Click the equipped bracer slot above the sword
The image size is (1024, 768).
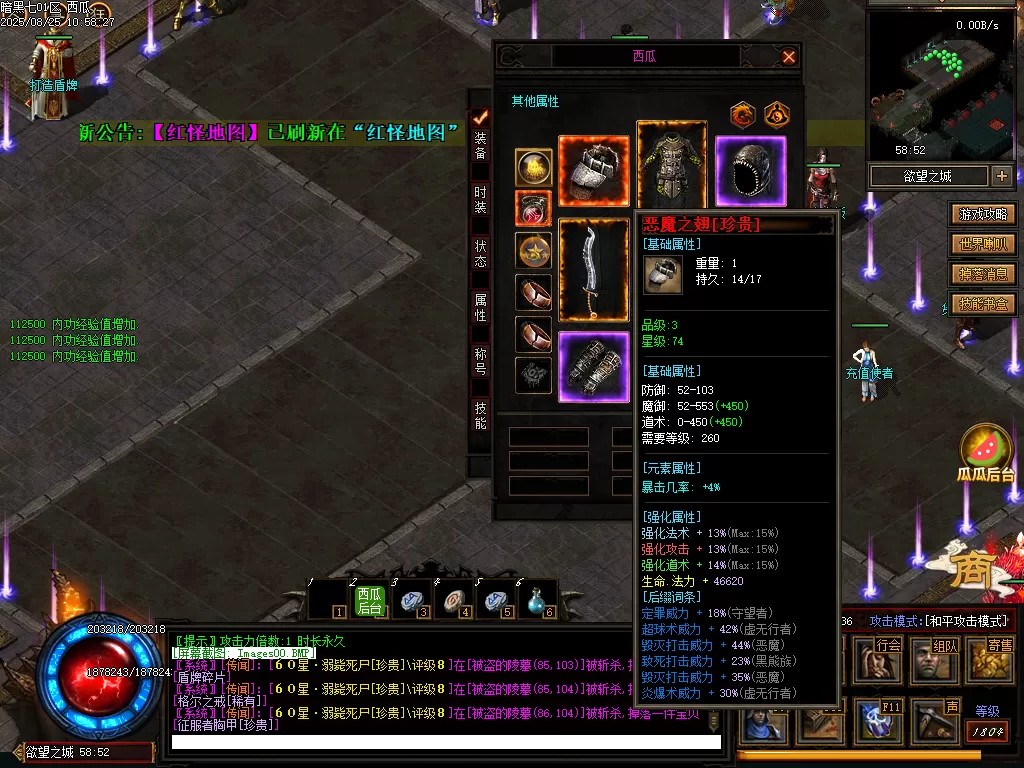[x=594, y=171]
